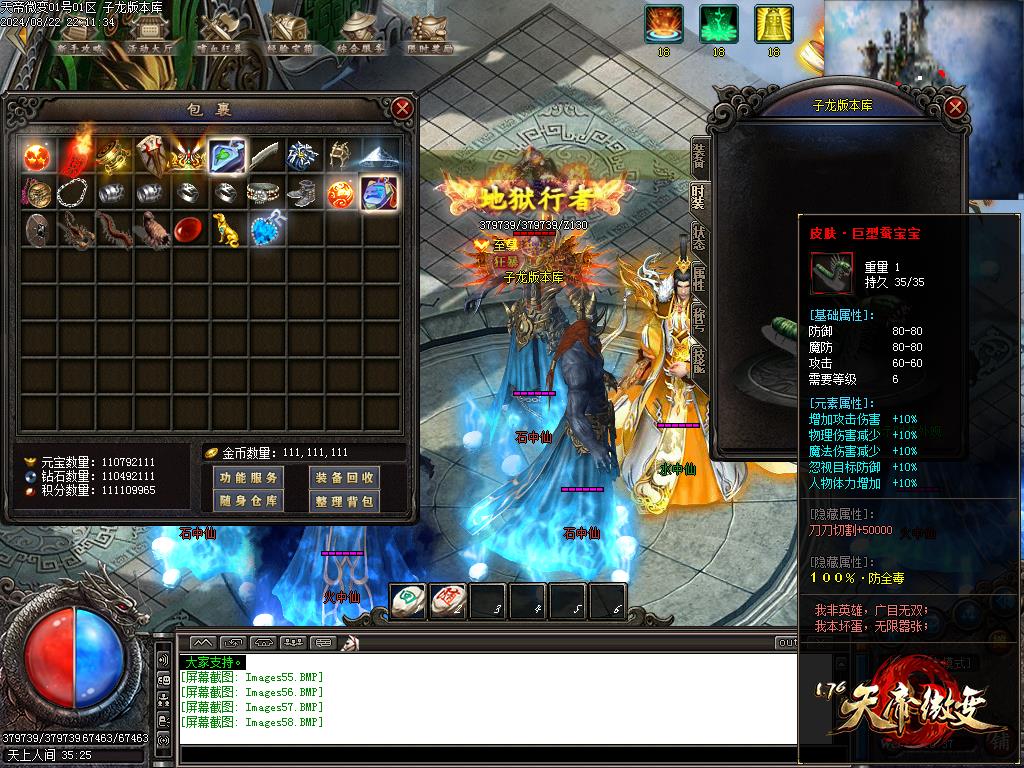Screen dimensions: 1024x768
Task: Activate the golden bell buff icon
Action: [x=772, y=24]
